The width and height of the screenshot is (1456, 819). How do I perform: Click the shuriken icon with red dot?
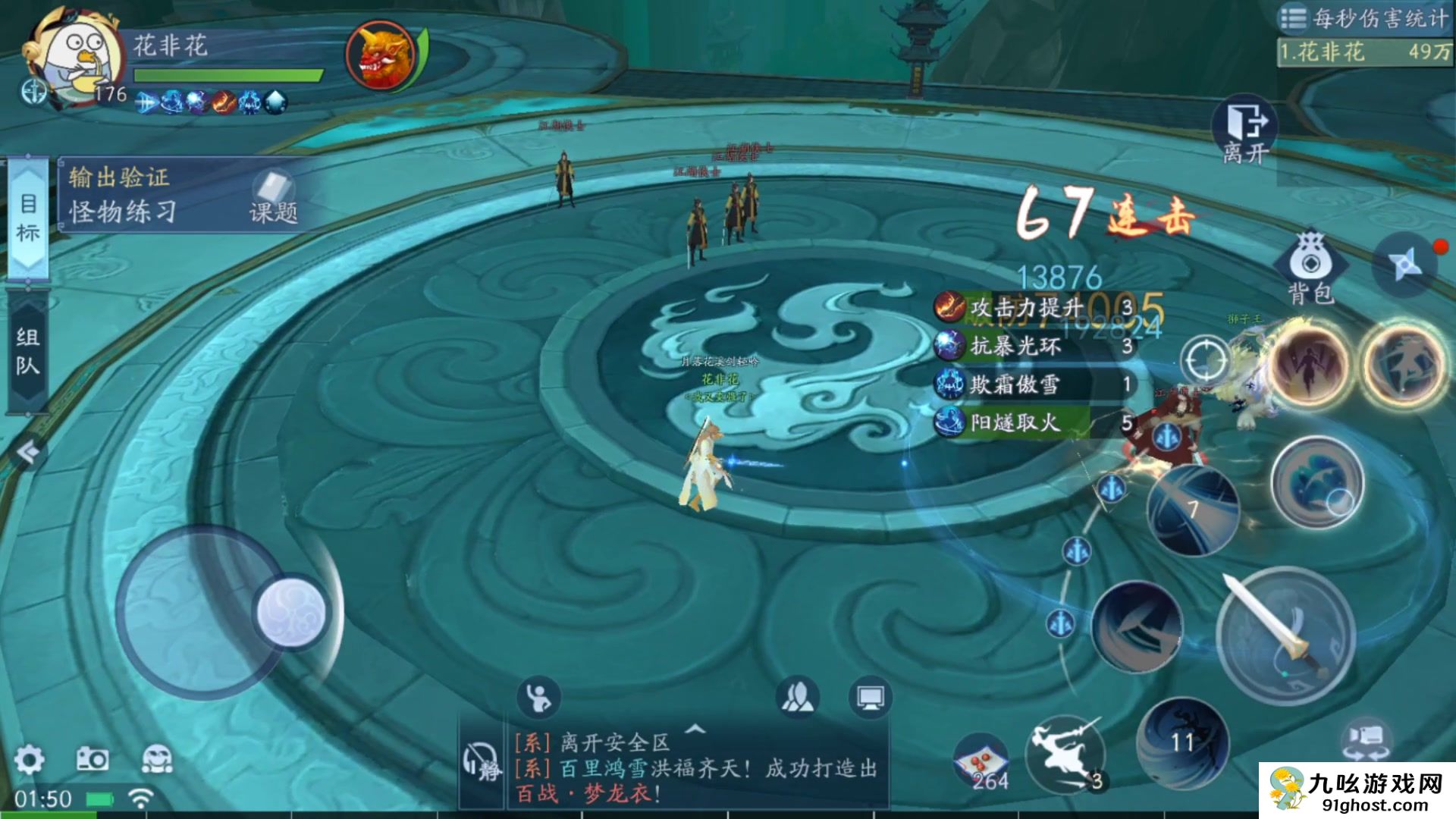[x=1405, y=264]
